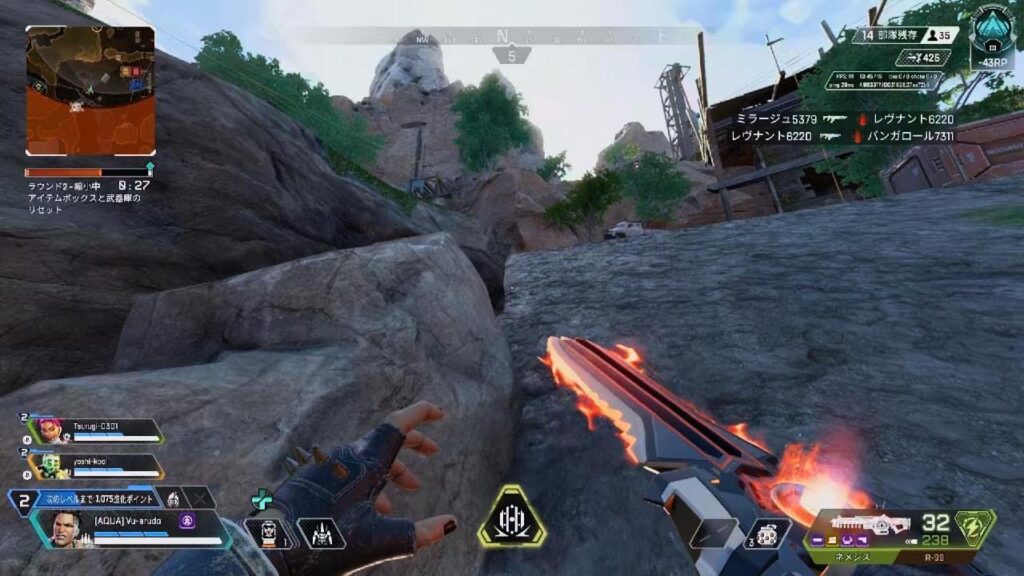This screenshot has height=576, width=1024.
Task: Select the compass heading bar
Action: (510, 36)
